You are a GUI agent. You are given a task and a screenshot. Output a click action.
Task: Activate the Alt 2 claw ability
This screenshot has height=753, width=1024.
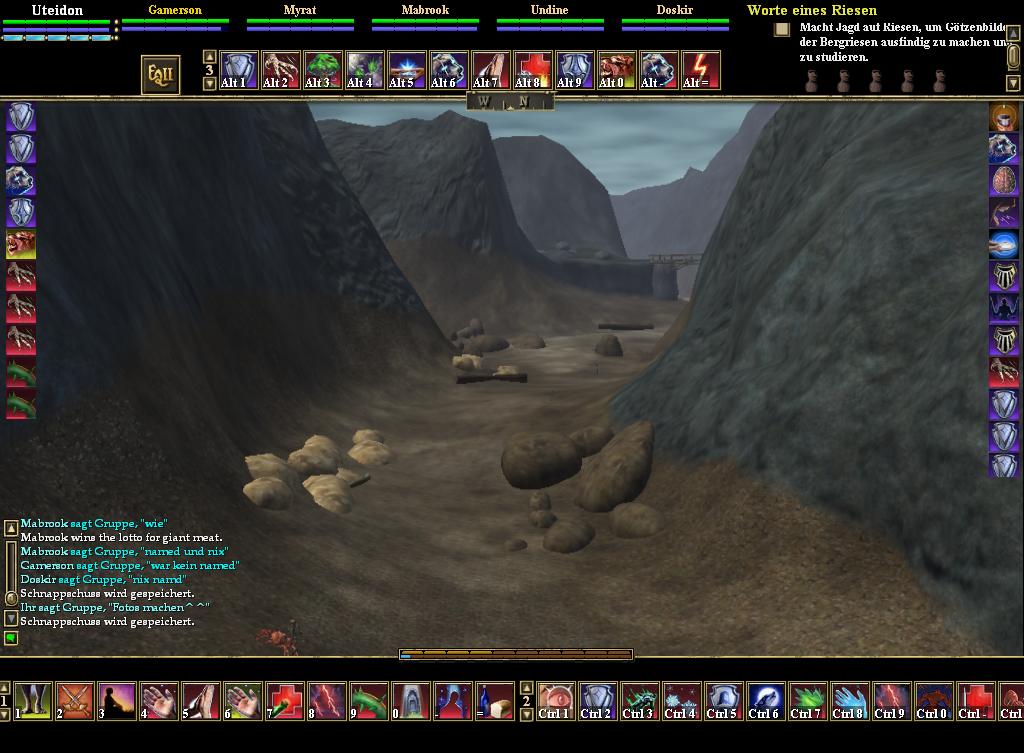[281, 71]
